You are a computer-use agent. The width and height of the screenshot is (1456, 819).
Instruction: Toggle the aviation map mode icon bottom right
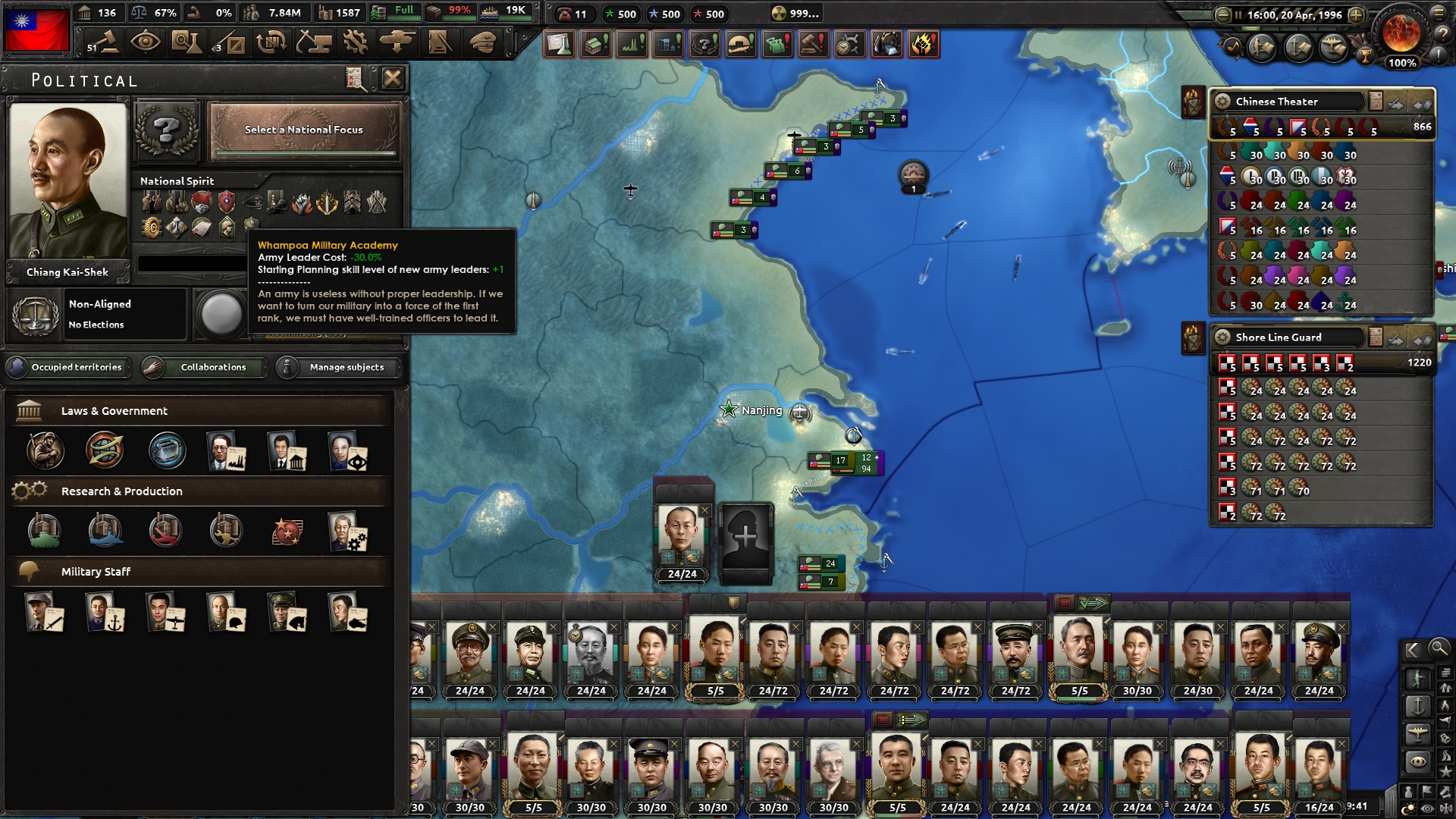point(1417,730)
